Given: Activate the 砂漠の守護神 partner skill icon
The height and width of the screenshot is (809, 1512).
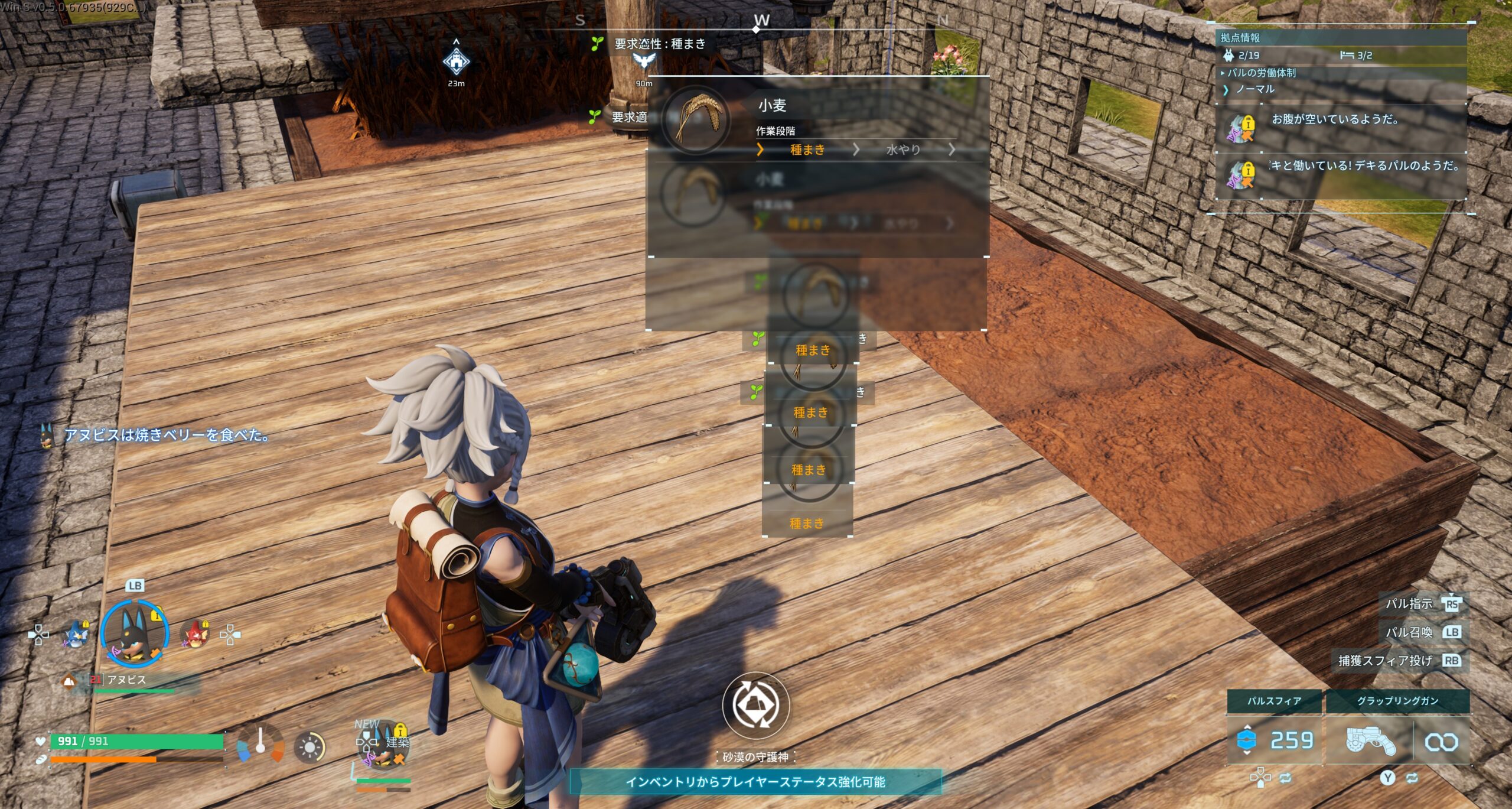Looking at the screenshot, I should [x=755, y=705].
